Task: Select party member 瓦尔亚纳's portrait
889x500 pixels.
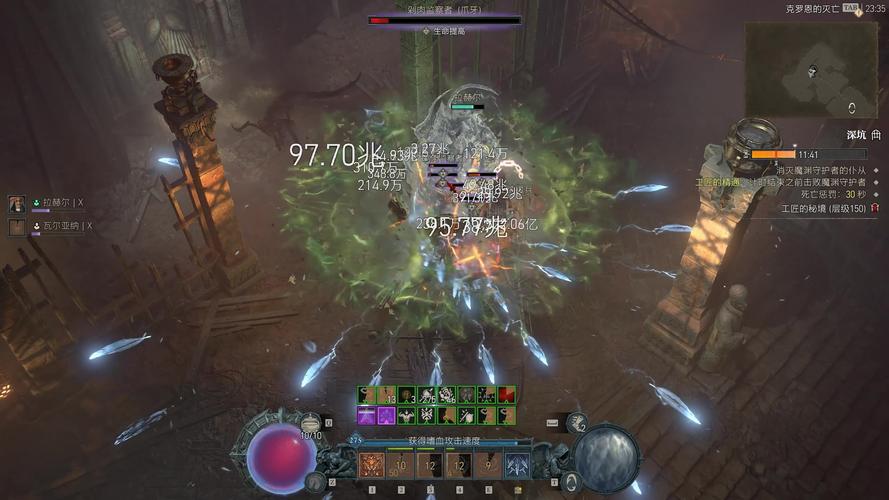Action: point(17,227)
